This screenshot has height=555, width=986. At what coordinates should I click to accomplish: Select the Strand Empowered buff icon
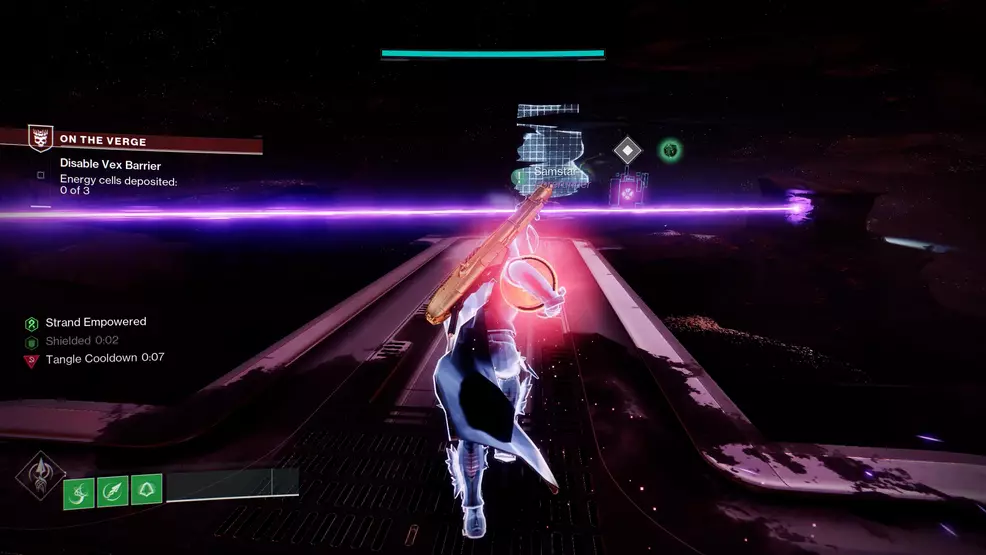32,323
